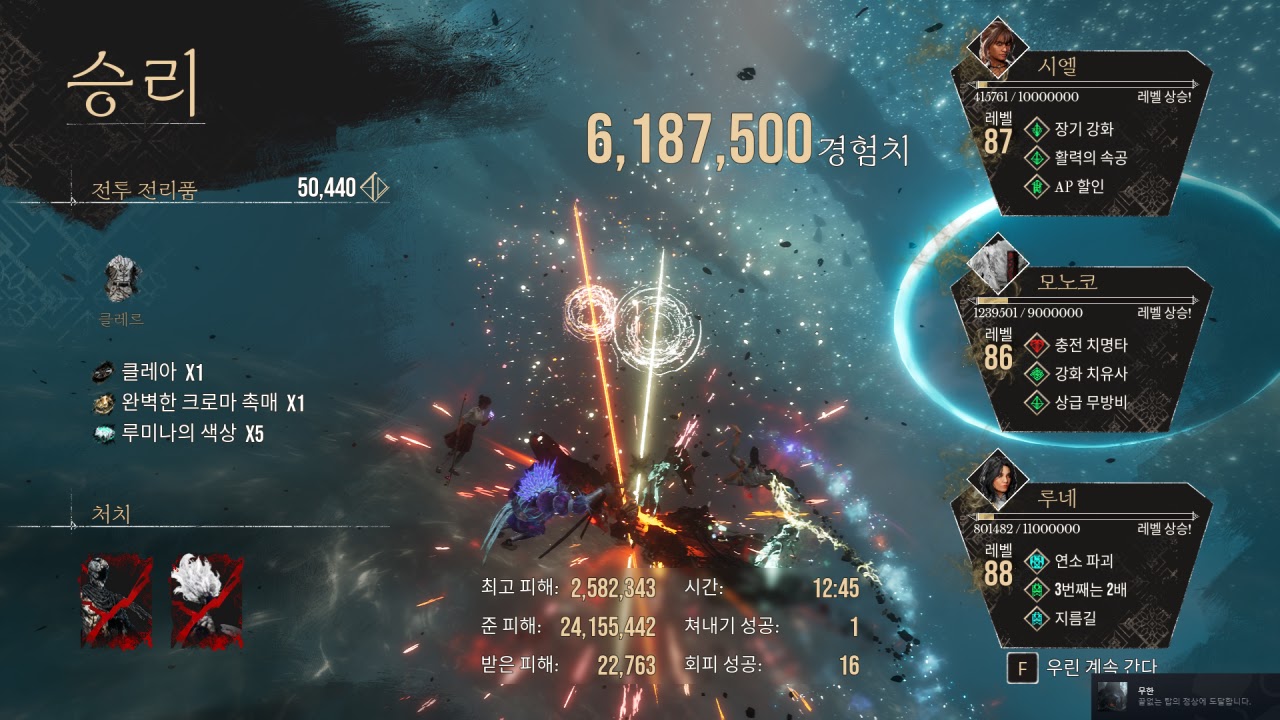
Task: Choose the 완벽한 크로마 촉매 loot row
Action: pyautogui.click(x=200, y=403)
